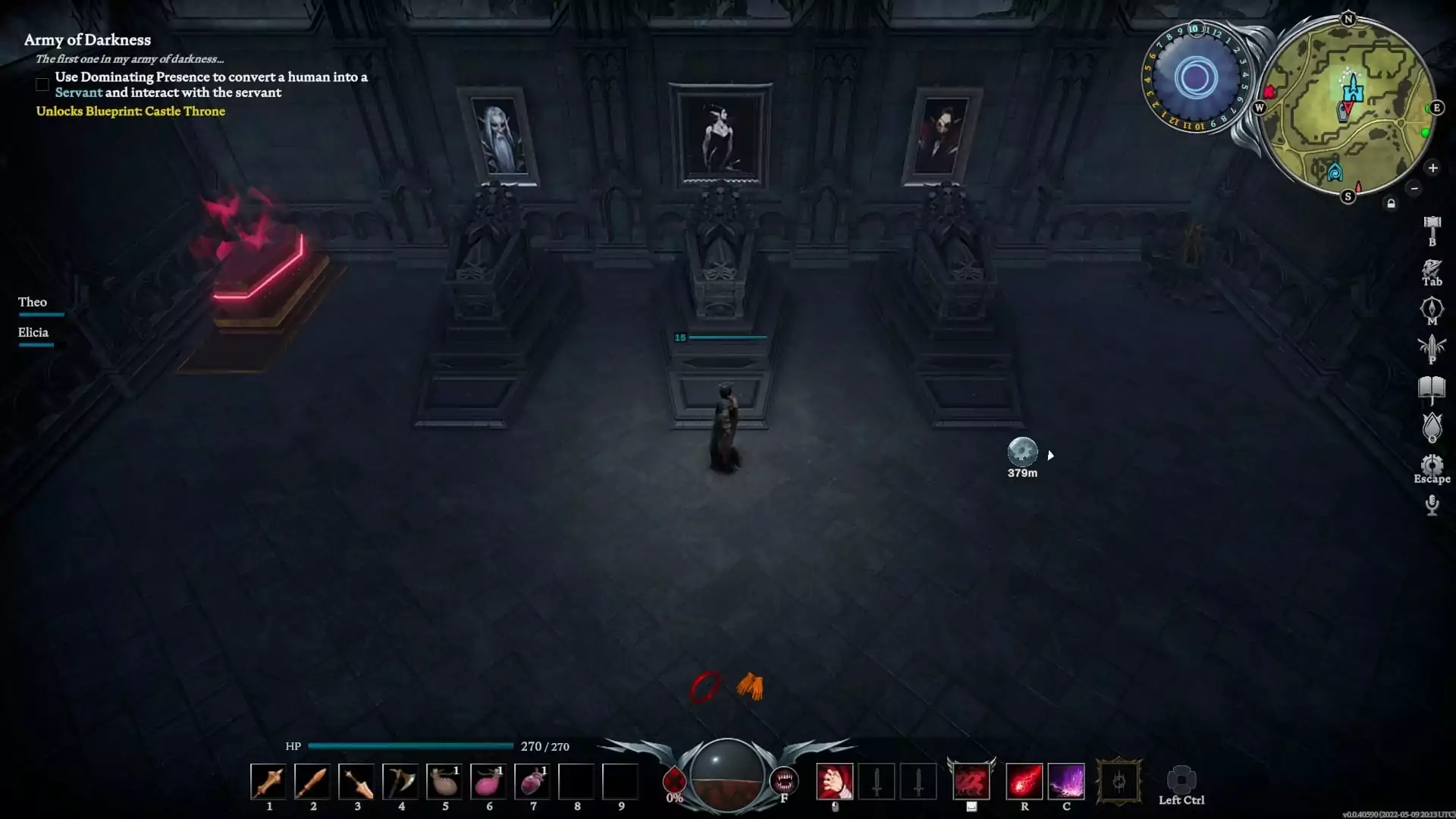This screenshot has width=1456, height=819.
Task: Zoom out the minimap
Action: pyautogui.click(x=1414, y=188)
